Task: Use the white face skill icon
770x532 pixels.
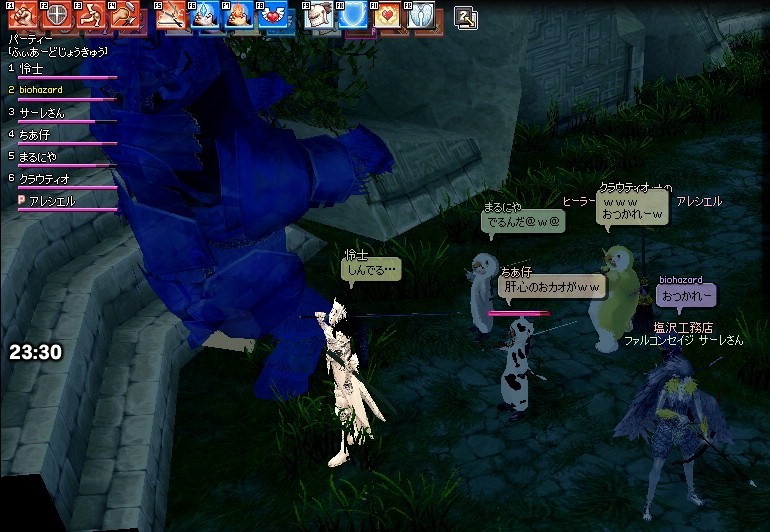Action: point(321,15)
